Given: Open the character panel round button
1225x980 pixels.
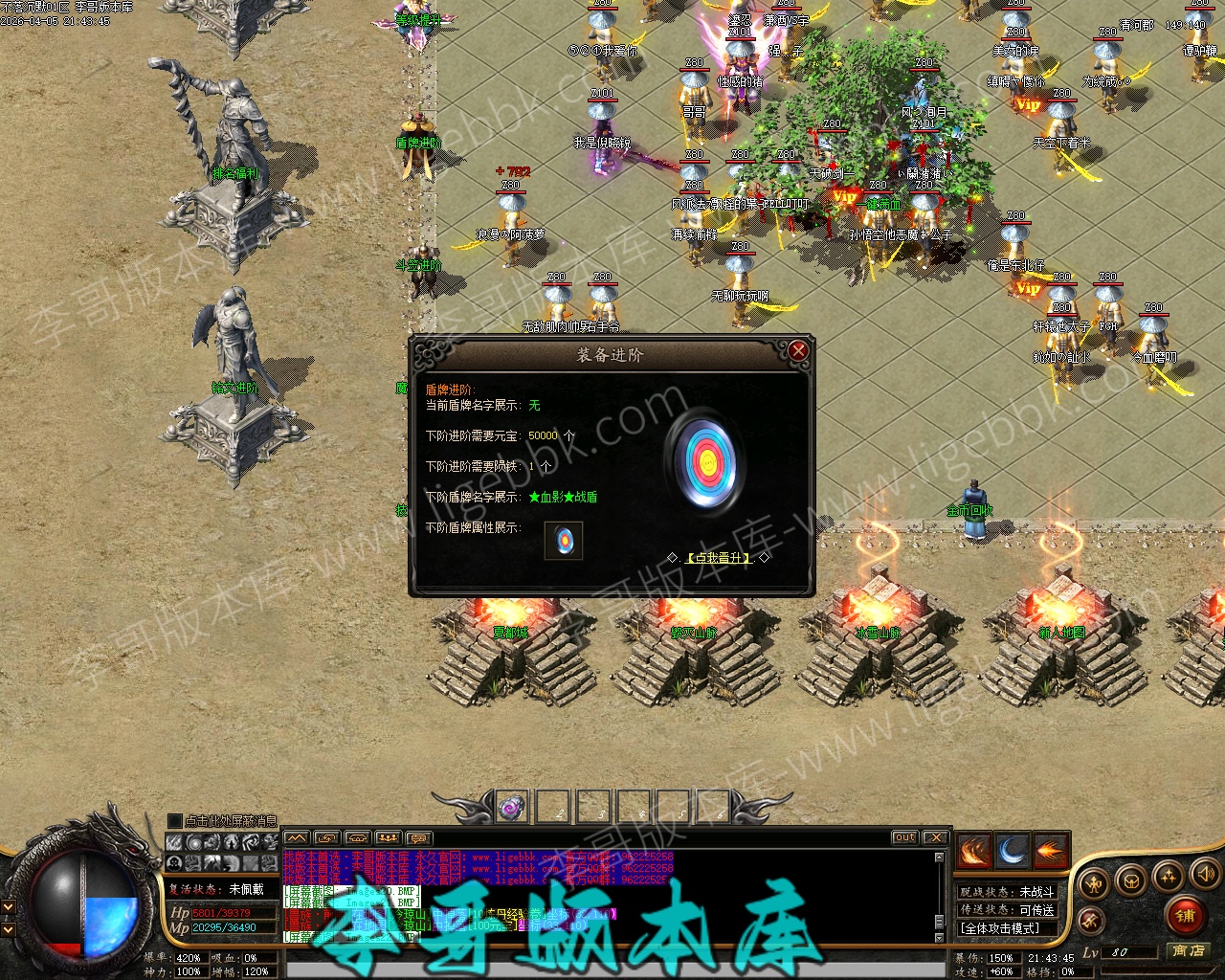Looking at the screenshot, I should [x=1094, y=880].
